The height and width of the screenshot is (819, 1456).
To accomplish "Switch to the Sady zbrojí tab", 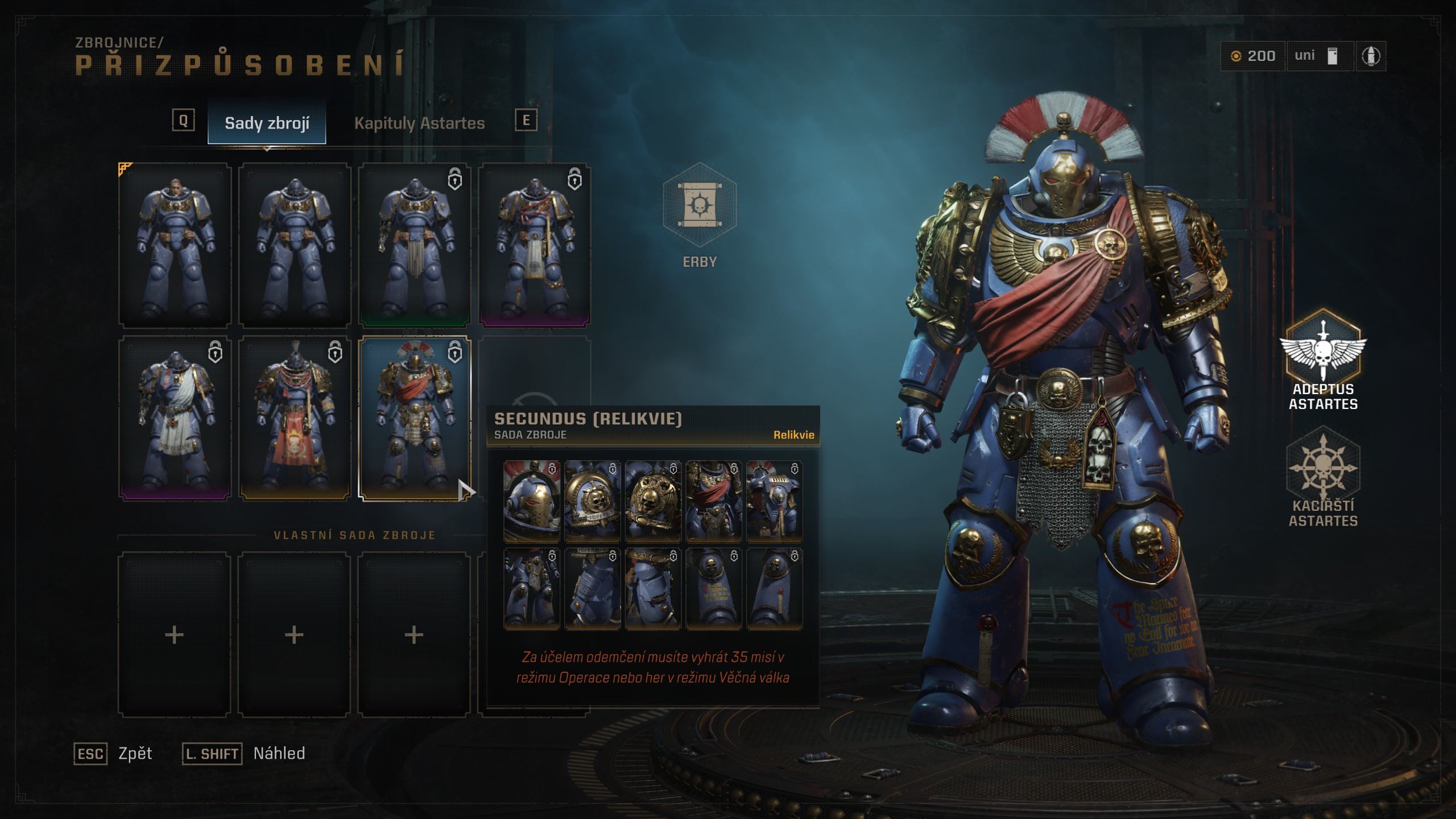I will click(267, 123).
